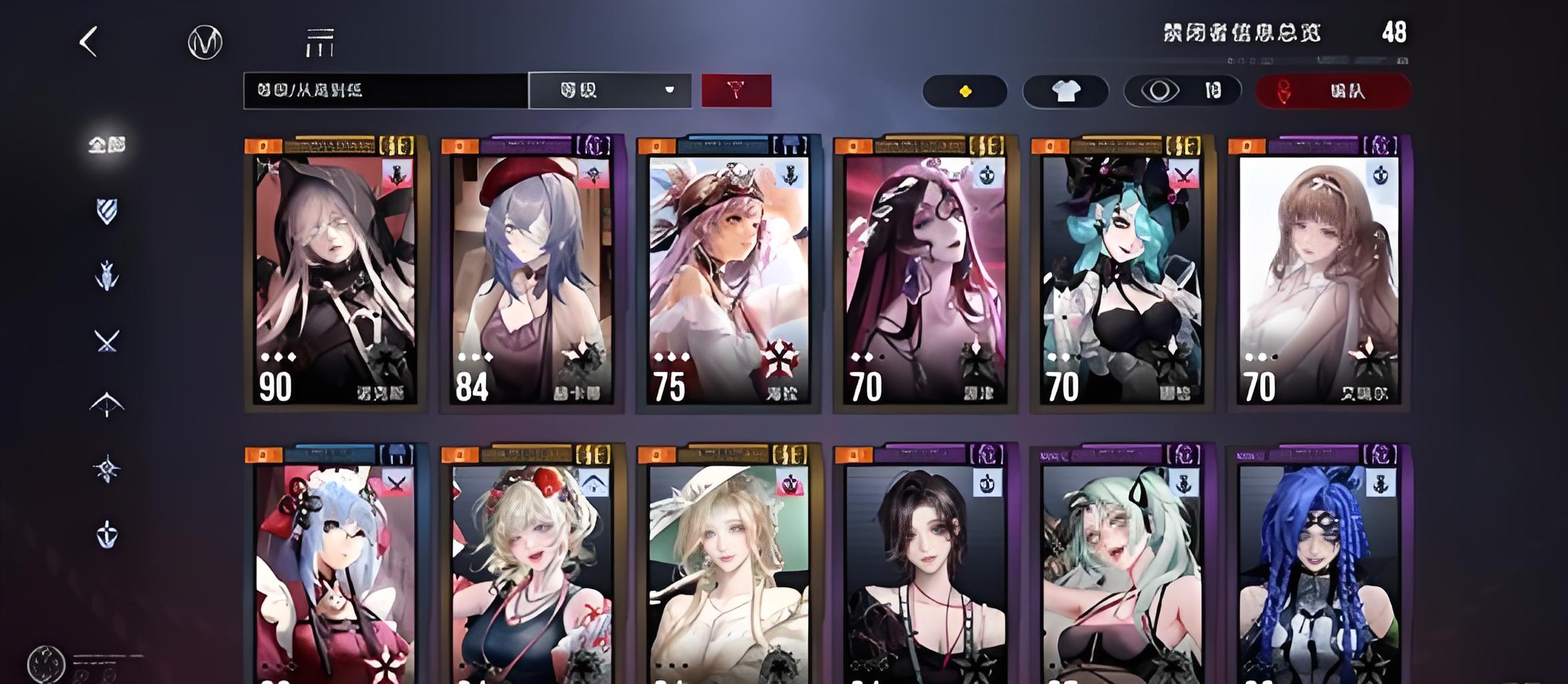Select the anchor class filter in sidebar
Viewport: 1568px width, 684px height.
click(x=107, y=535)
